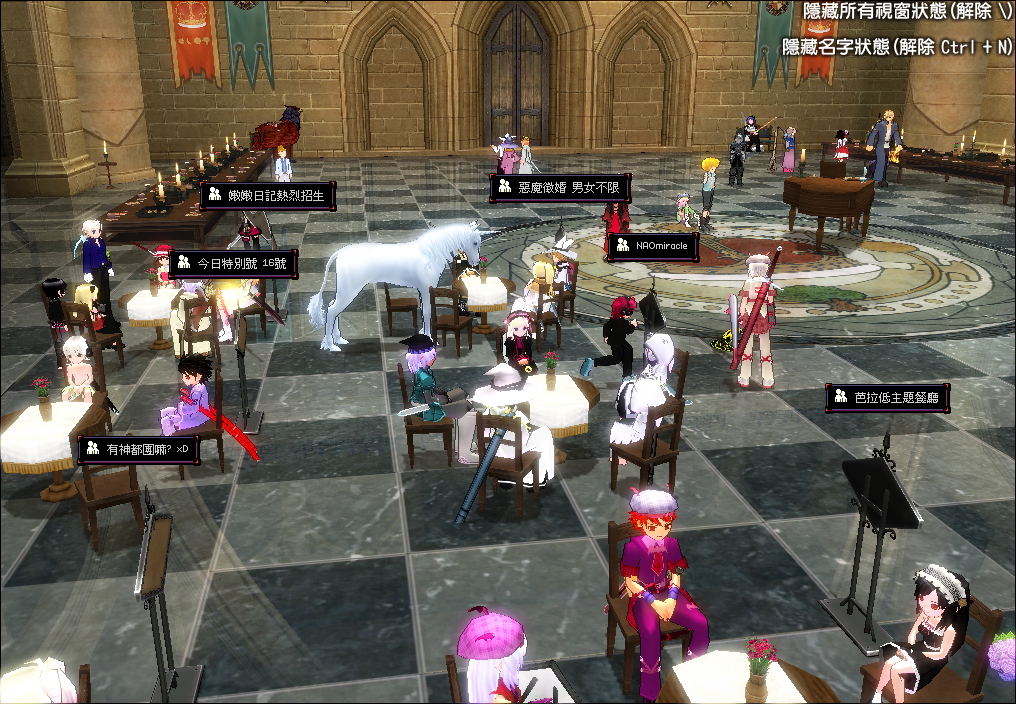Viewport: 1016px width, 704px height.
Task: Select the 芭拉低主題餐廳 party sign
Action: point(887,398)
